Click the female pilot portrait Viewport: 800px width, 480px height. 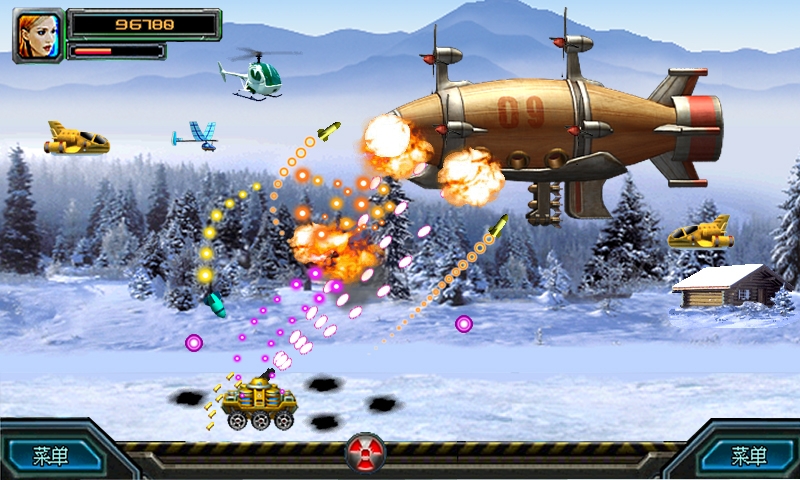pyautogui.click(x=38, y=35)
